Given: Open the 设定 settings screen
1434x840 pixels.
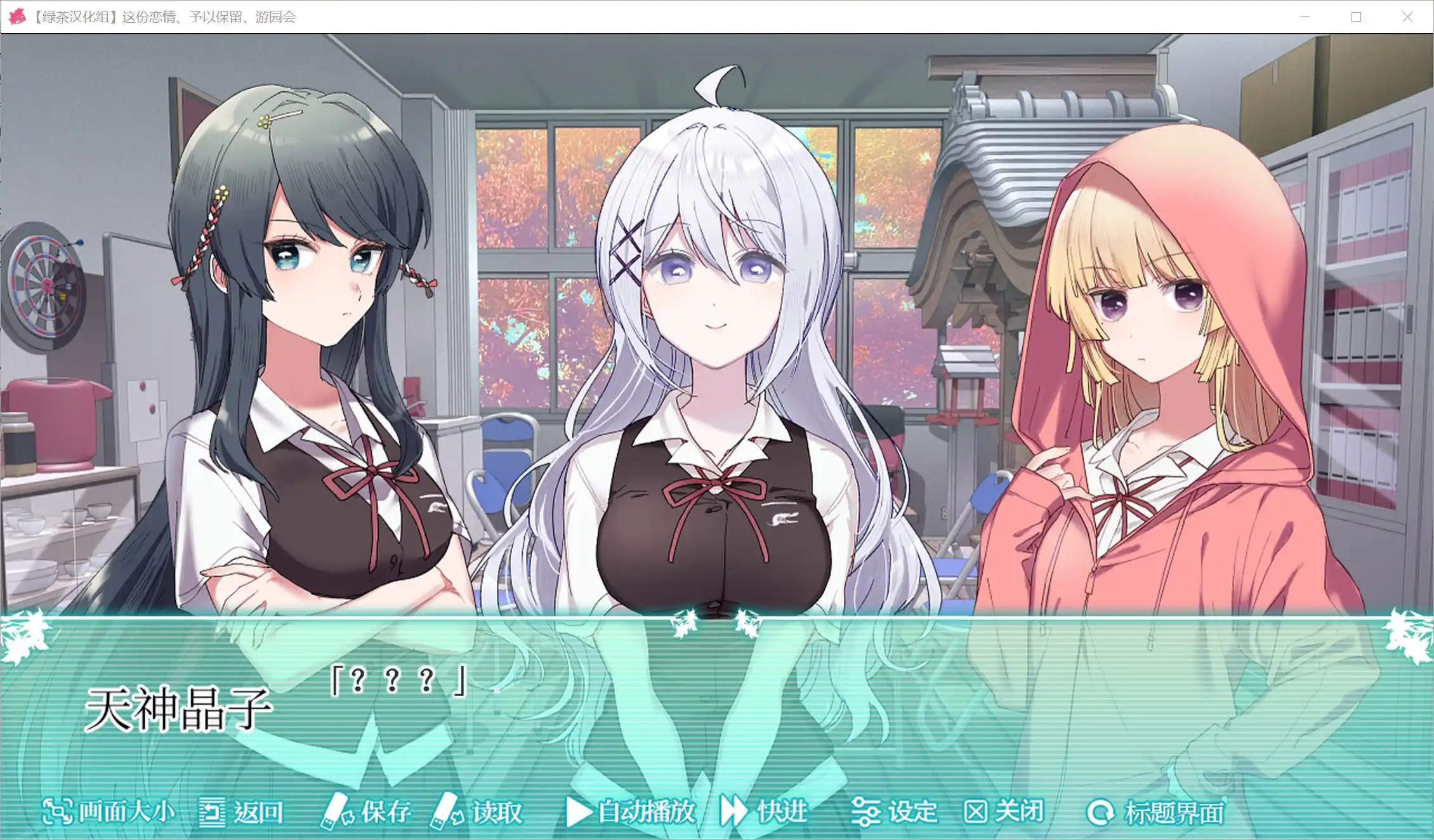Looking at the screenshot, I should [x=895, y=811].
